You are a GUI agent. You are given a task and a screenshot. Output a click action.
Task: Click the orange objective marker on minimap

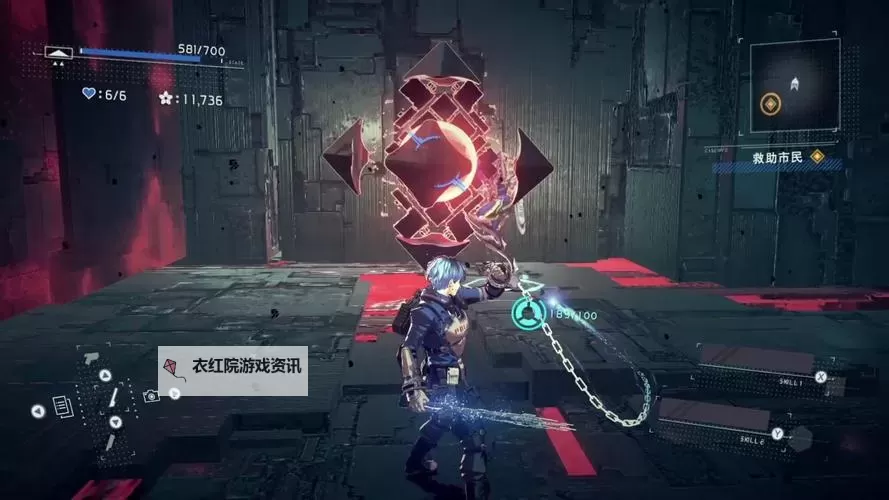(770, 103)
